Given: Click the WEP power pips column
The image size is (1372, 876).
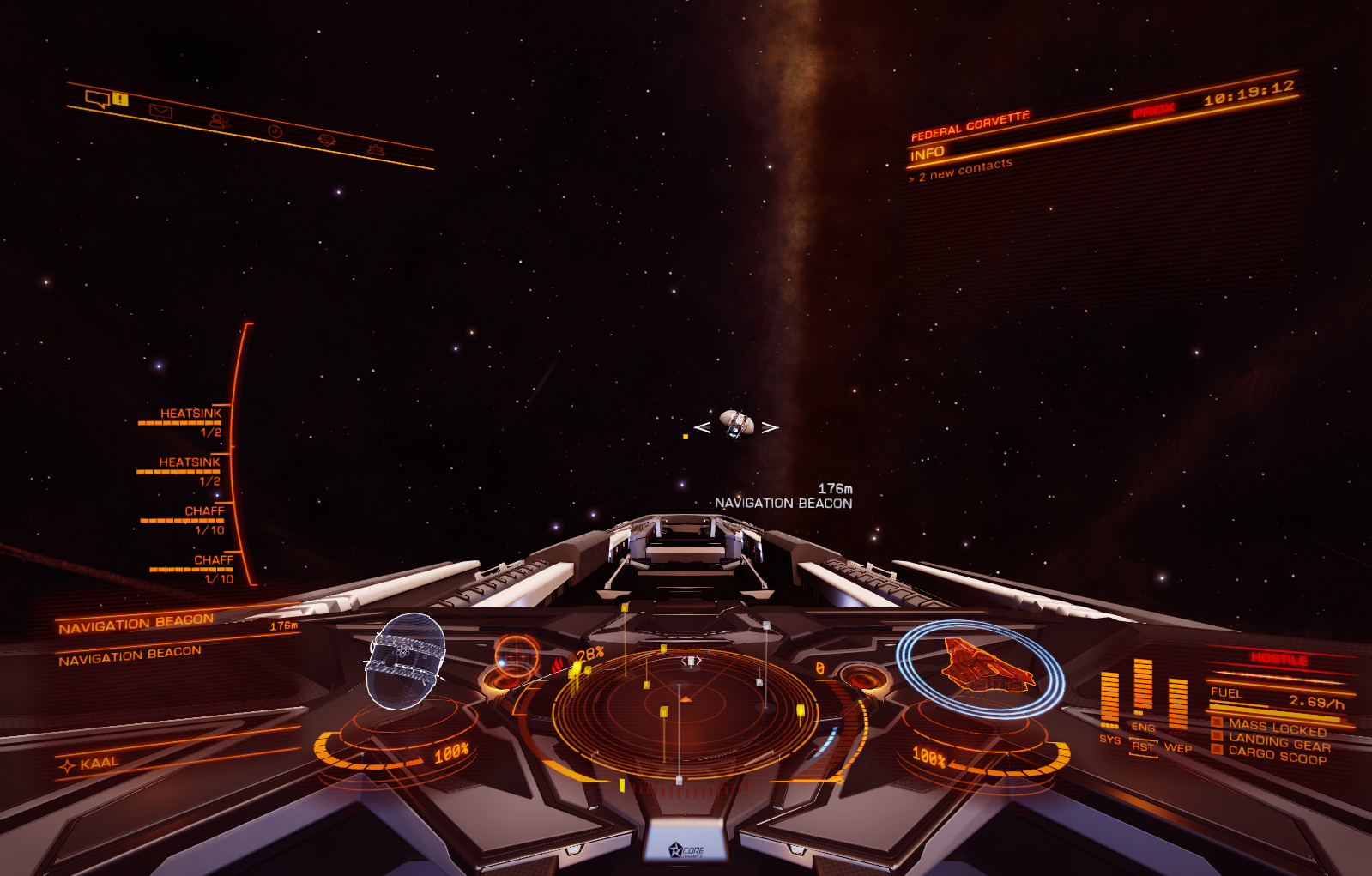Looking at the screenshot, I should click(1178, 704).
